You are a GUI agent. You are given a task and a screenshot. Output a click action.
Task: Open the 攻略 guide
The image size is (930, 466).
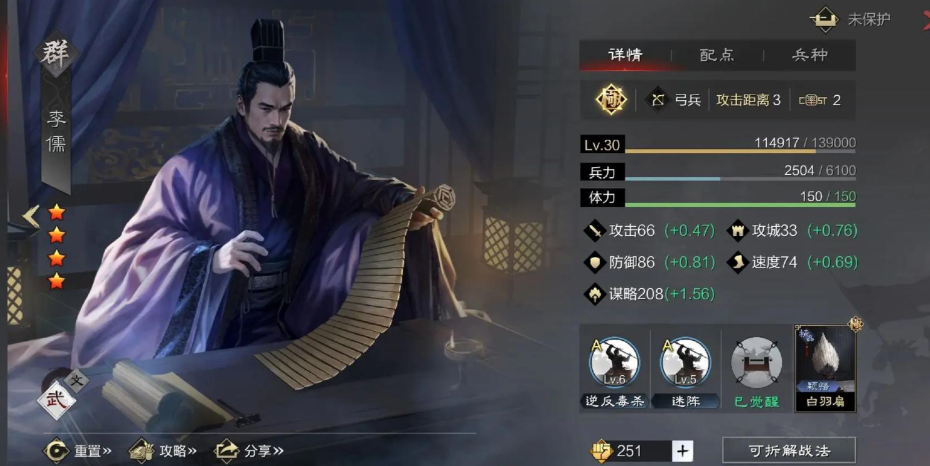tap(164, 450)
